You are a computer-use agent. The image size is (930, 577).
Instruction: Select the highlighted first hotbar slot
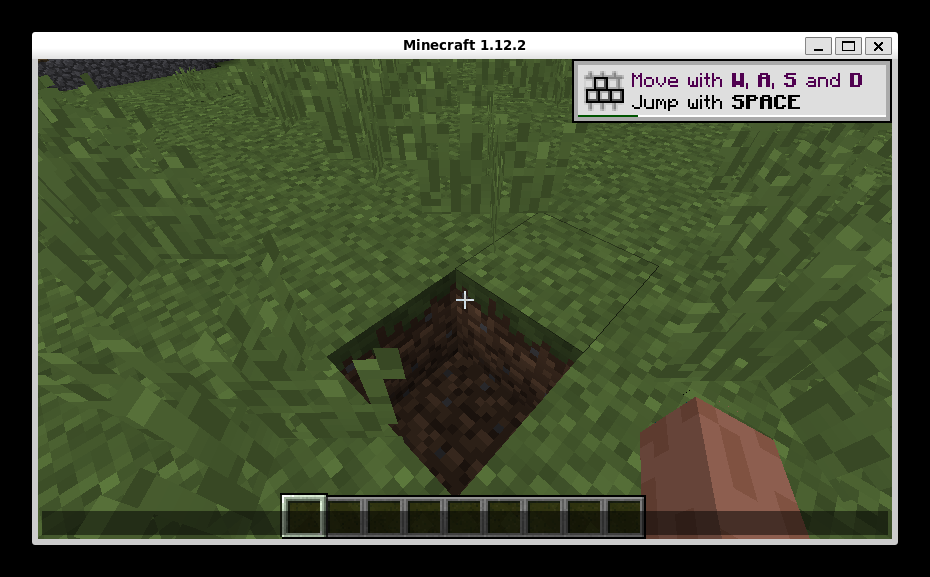[x=304, y=516]
